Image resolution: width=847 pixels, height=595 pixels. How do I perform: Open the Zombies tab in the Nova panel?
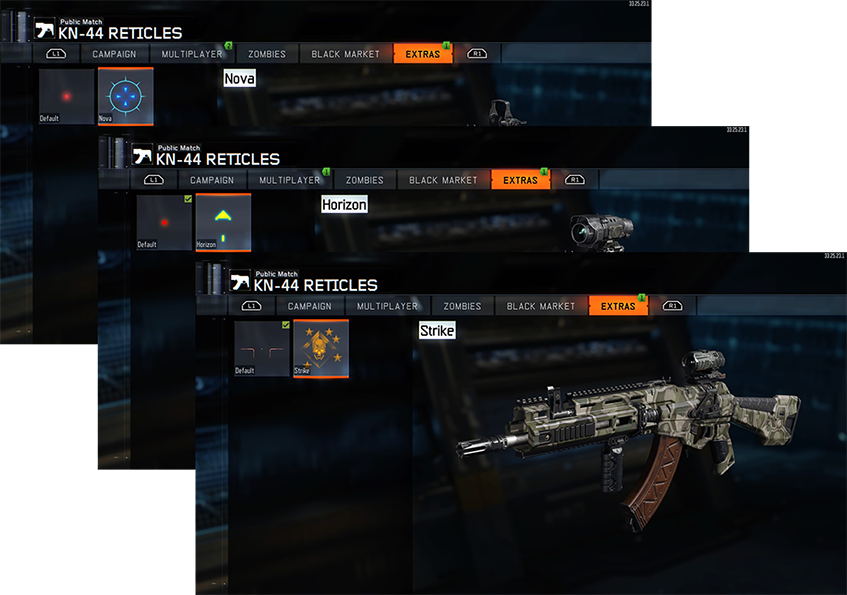[x=267, y=54]
